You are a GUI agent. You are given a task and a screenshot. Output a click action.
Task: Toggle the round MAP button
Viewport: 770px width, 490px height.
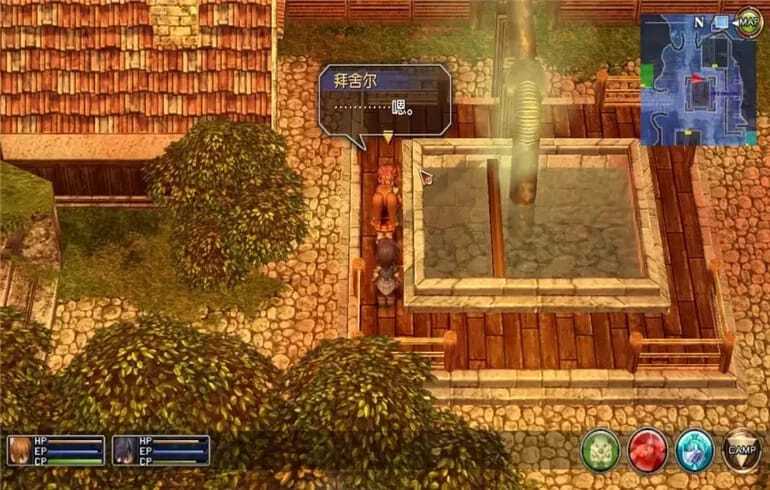click(748, 20)
